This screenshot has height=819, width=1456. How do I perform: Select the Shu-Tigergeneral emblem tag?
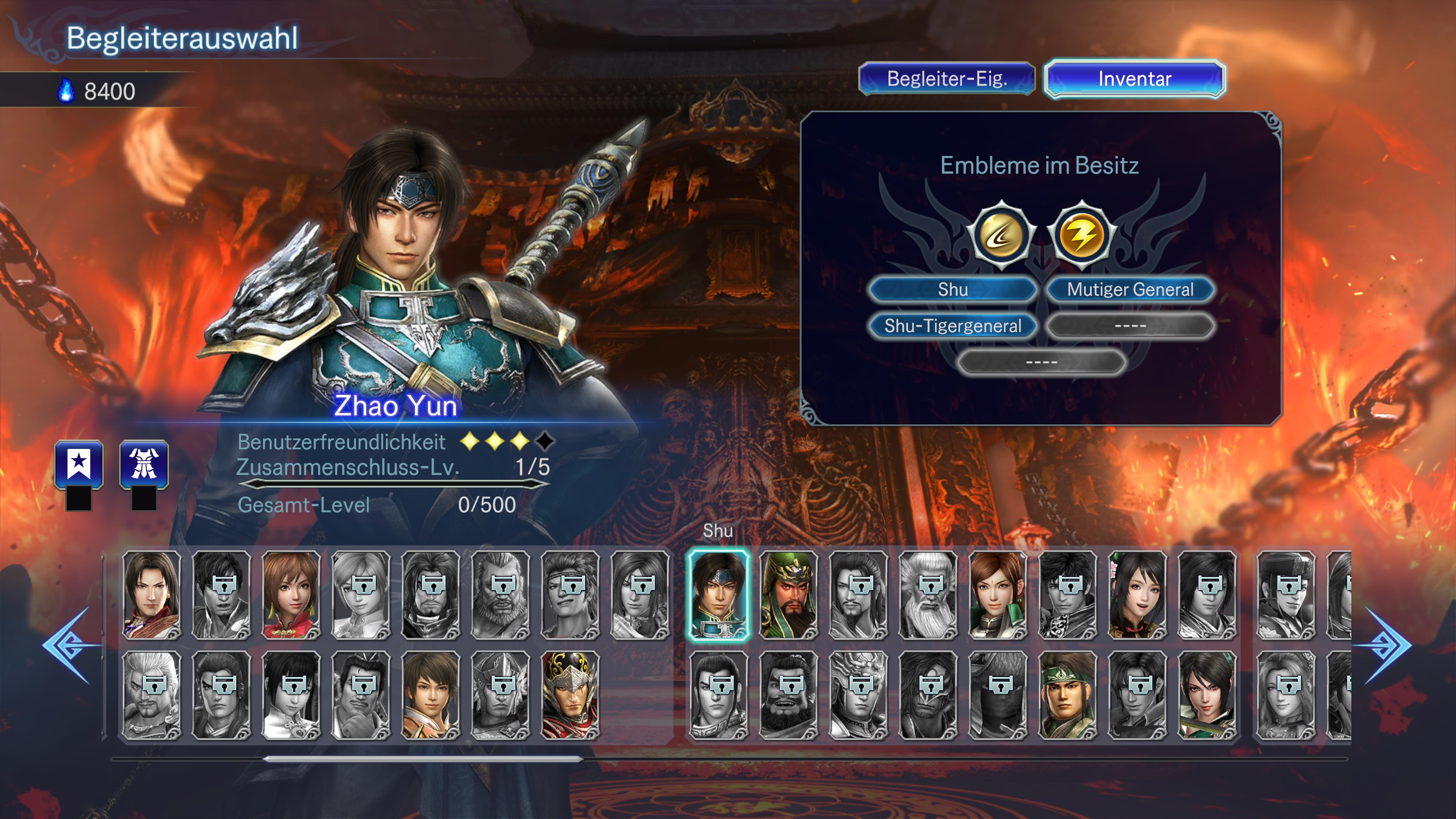pyautogui.click(x=953, y=326)
